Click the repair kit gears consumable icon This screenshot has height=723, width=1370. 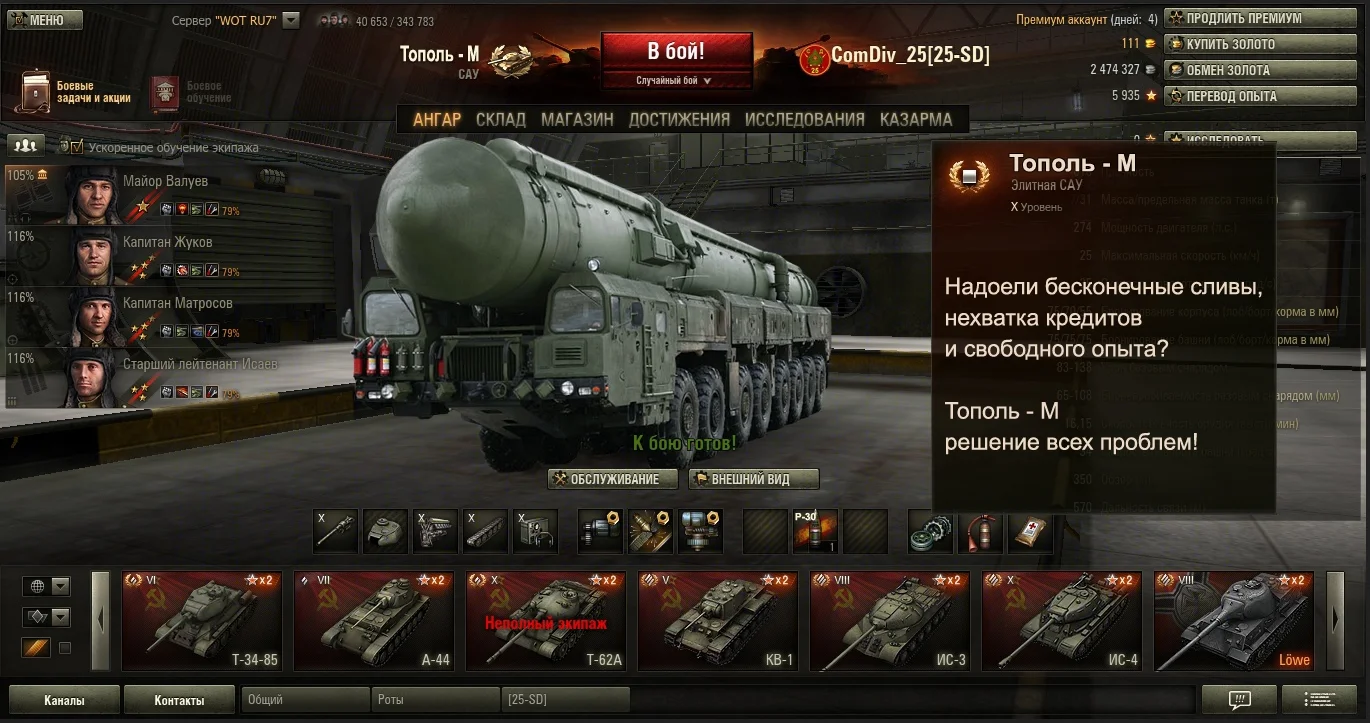tap(929, 531)
